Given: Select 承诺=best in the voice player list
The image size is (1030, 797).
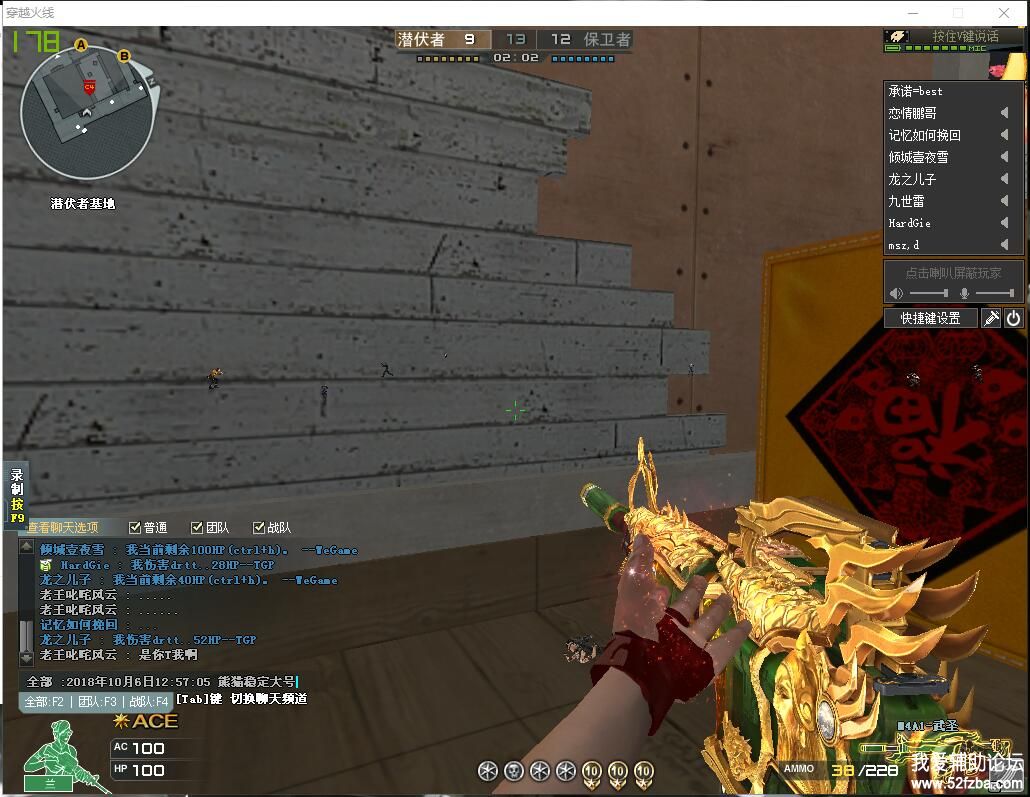Looking at the screenshot, I should tap(916, 91).
